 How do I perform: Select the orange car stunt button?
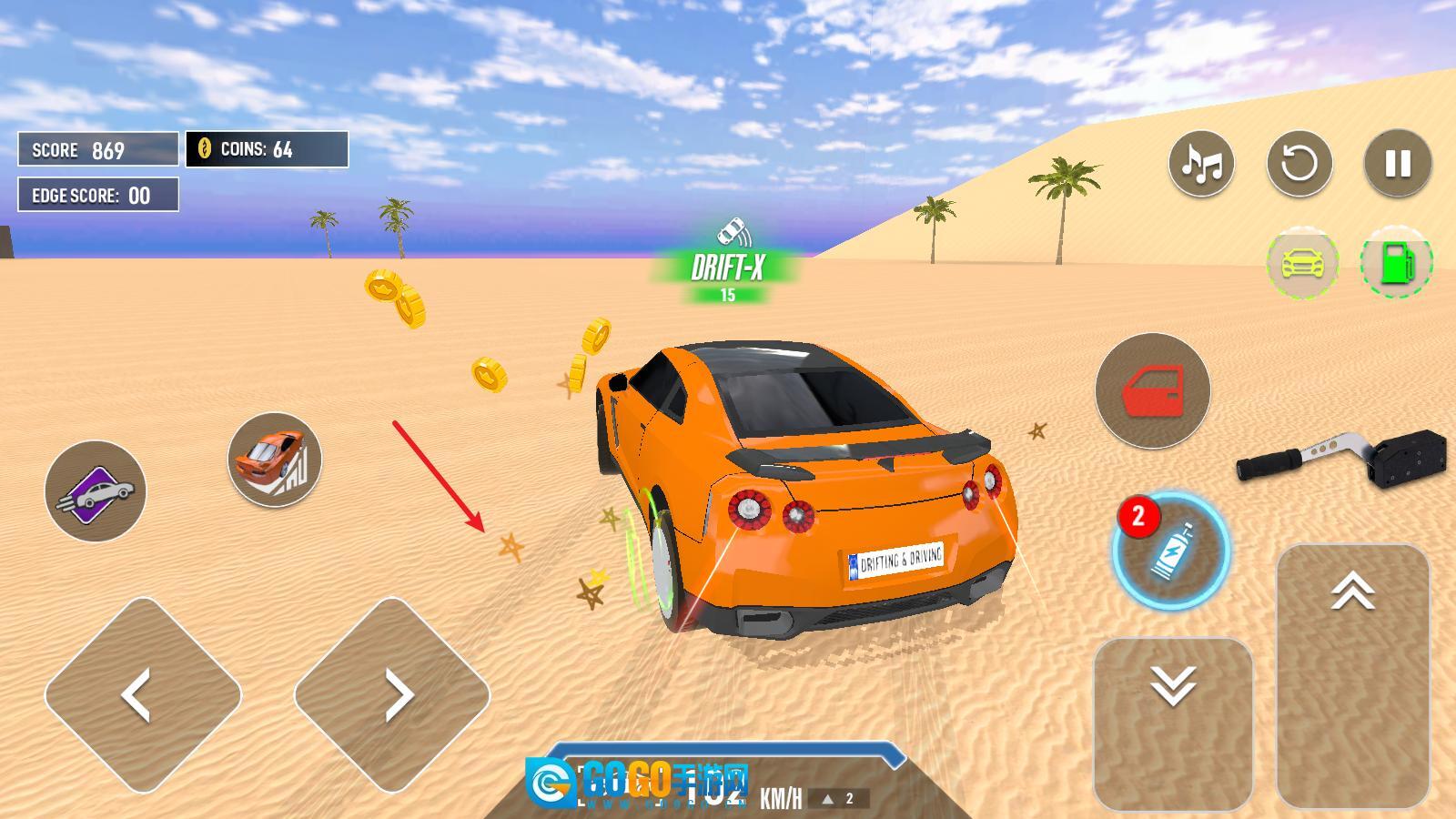click(x=274, y=459)
